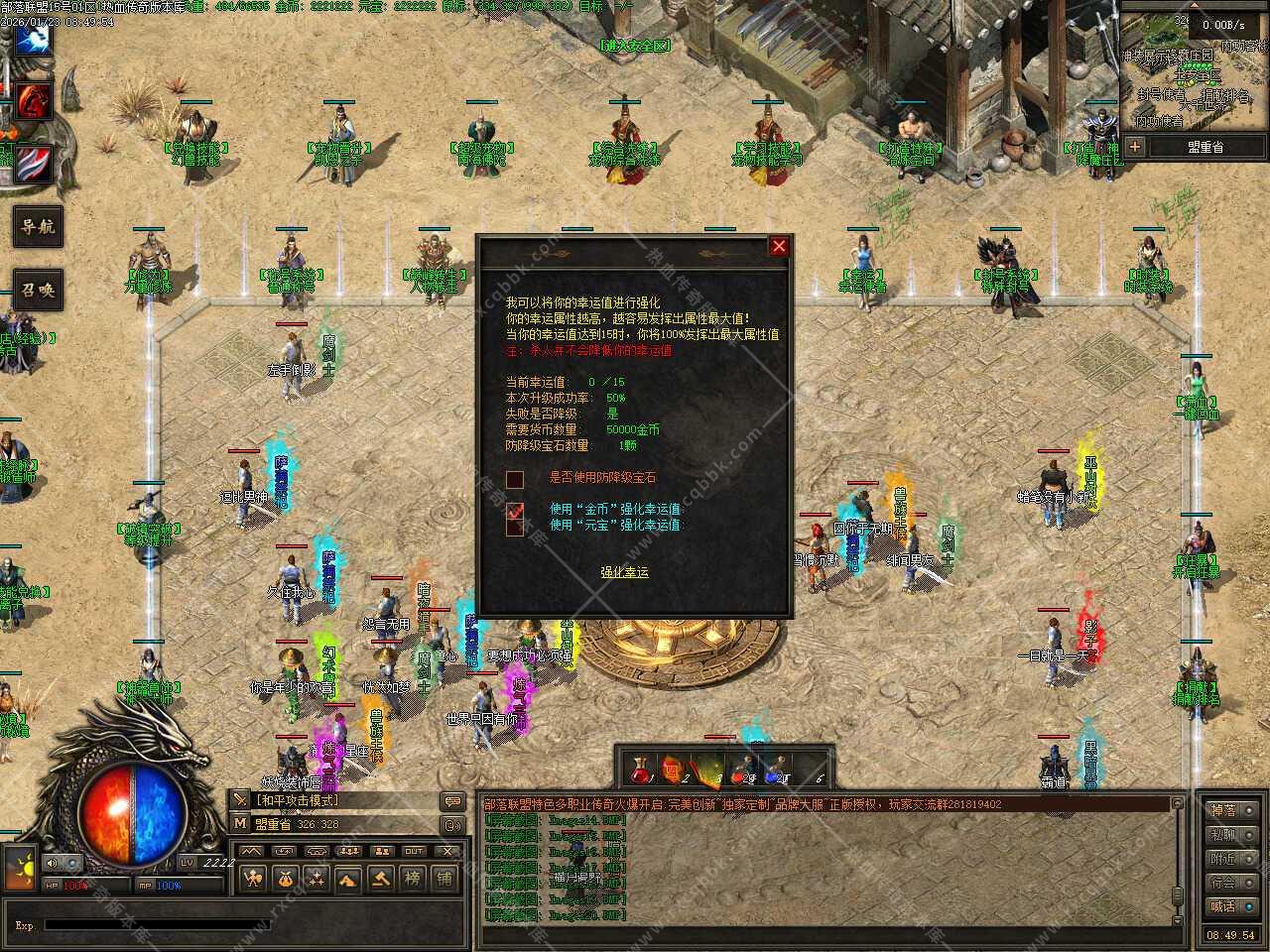This screenshot has height=952, width=1270.
Task: Click the 召唤 summon button
Action: pos(38,291)
